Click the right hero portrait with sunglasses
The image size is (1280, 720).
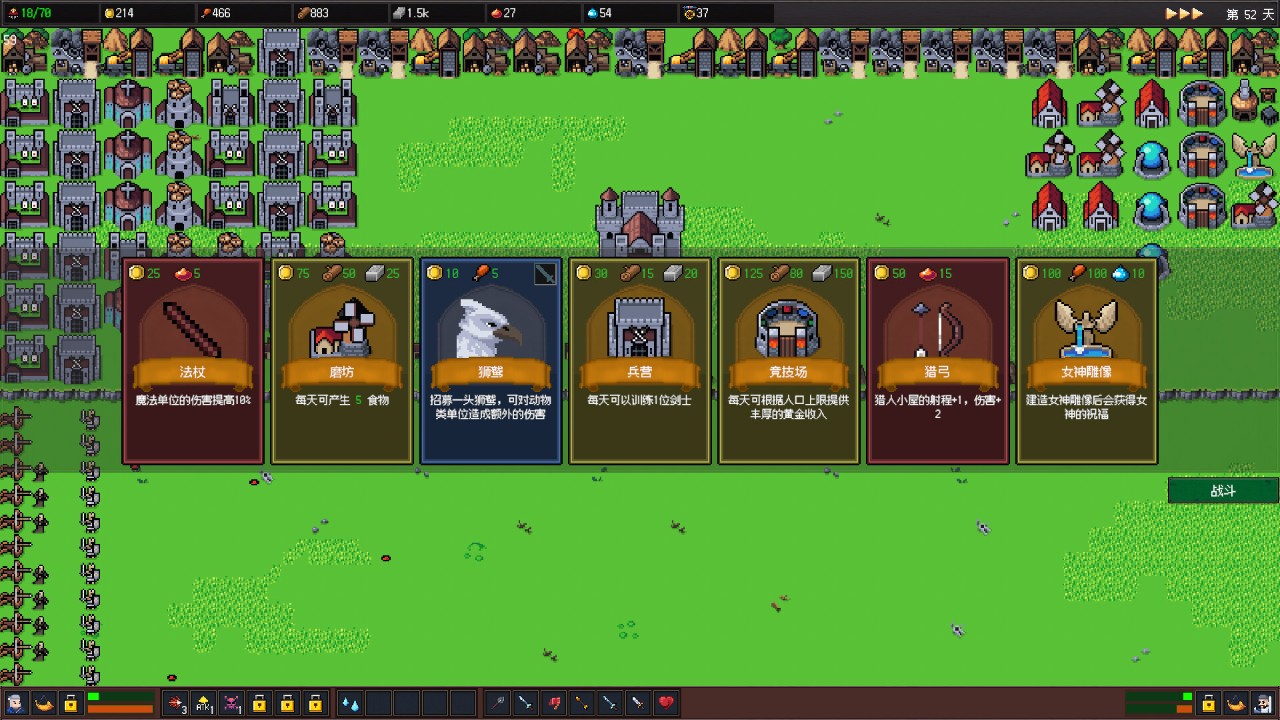pos(1265,703)
